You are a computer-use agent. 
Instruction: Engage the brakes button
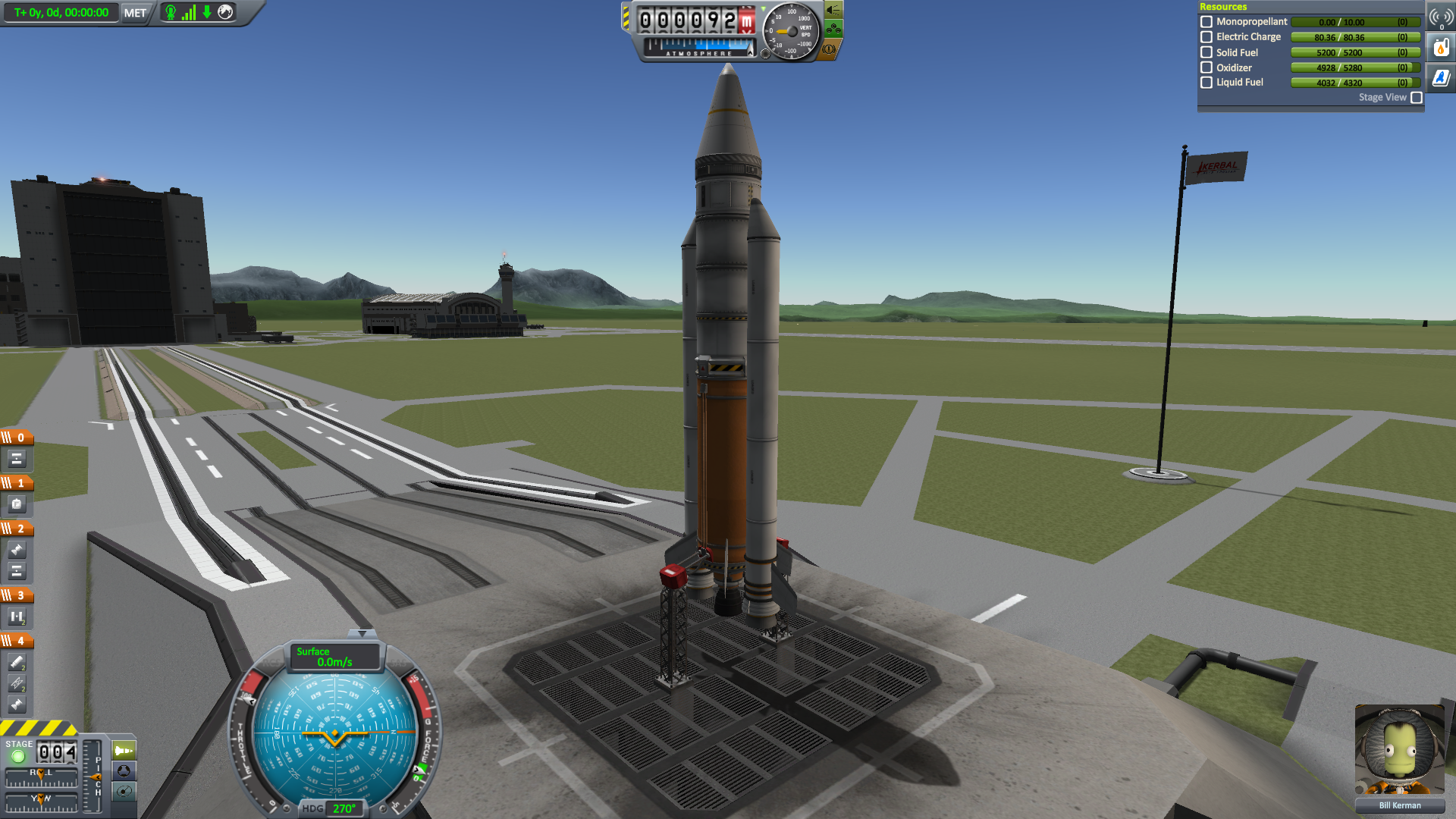point(829,49)
